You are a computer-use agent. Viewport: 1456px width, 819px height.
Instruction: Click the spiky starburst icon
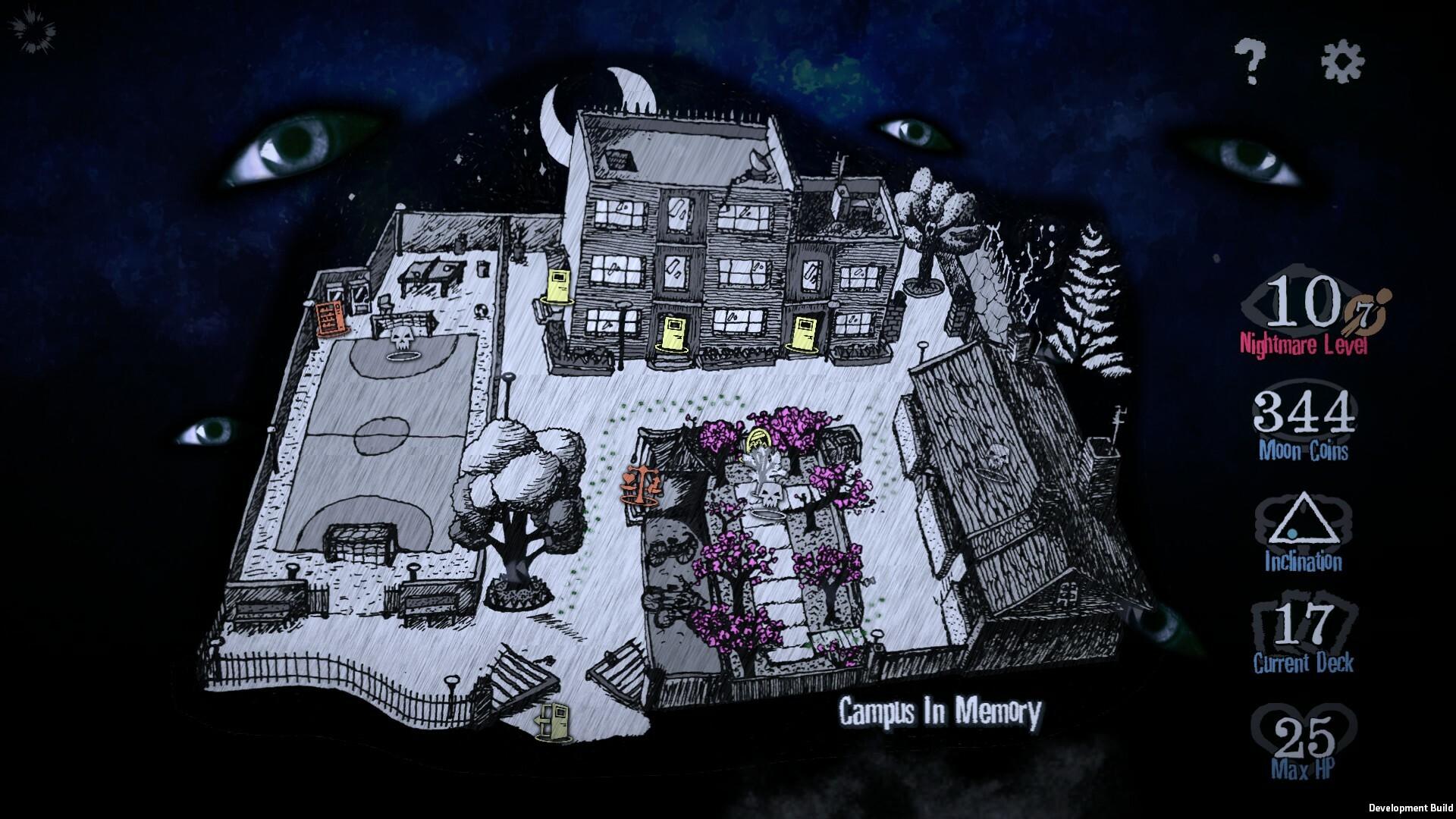[31, 31]
